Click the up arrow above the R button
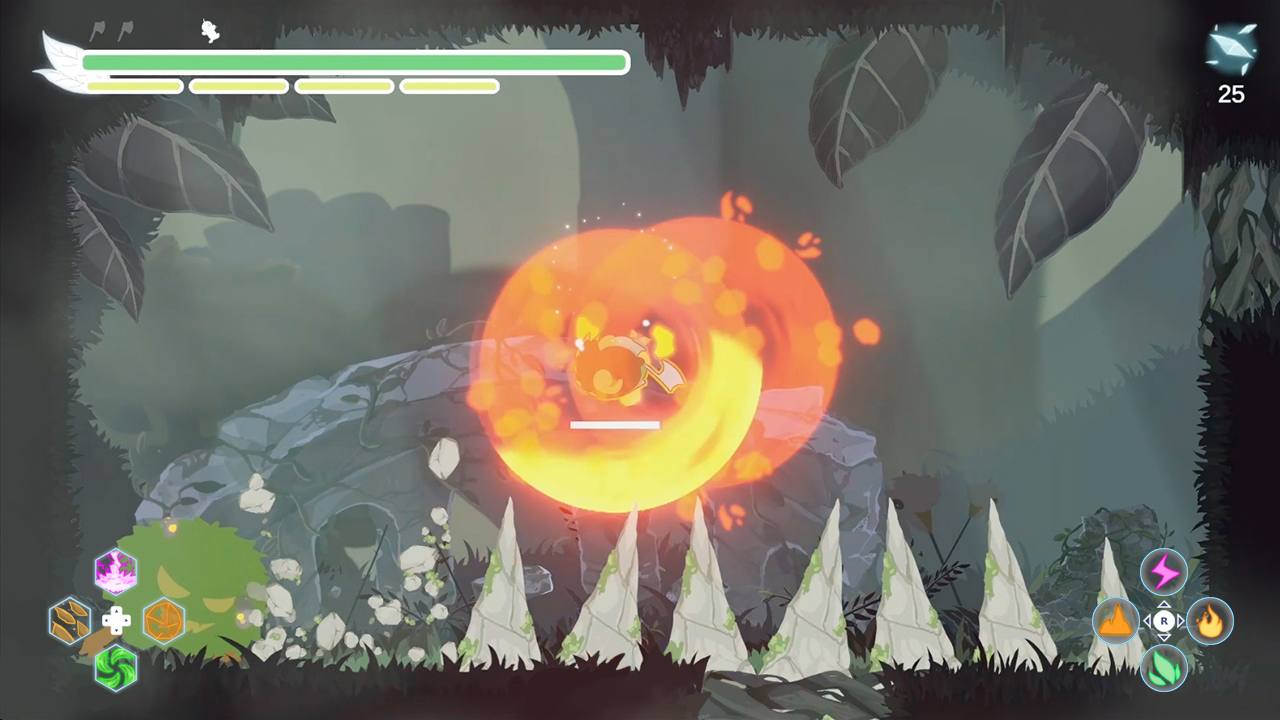Viewport: 1280px width, 720px height. pos(1163,603)
